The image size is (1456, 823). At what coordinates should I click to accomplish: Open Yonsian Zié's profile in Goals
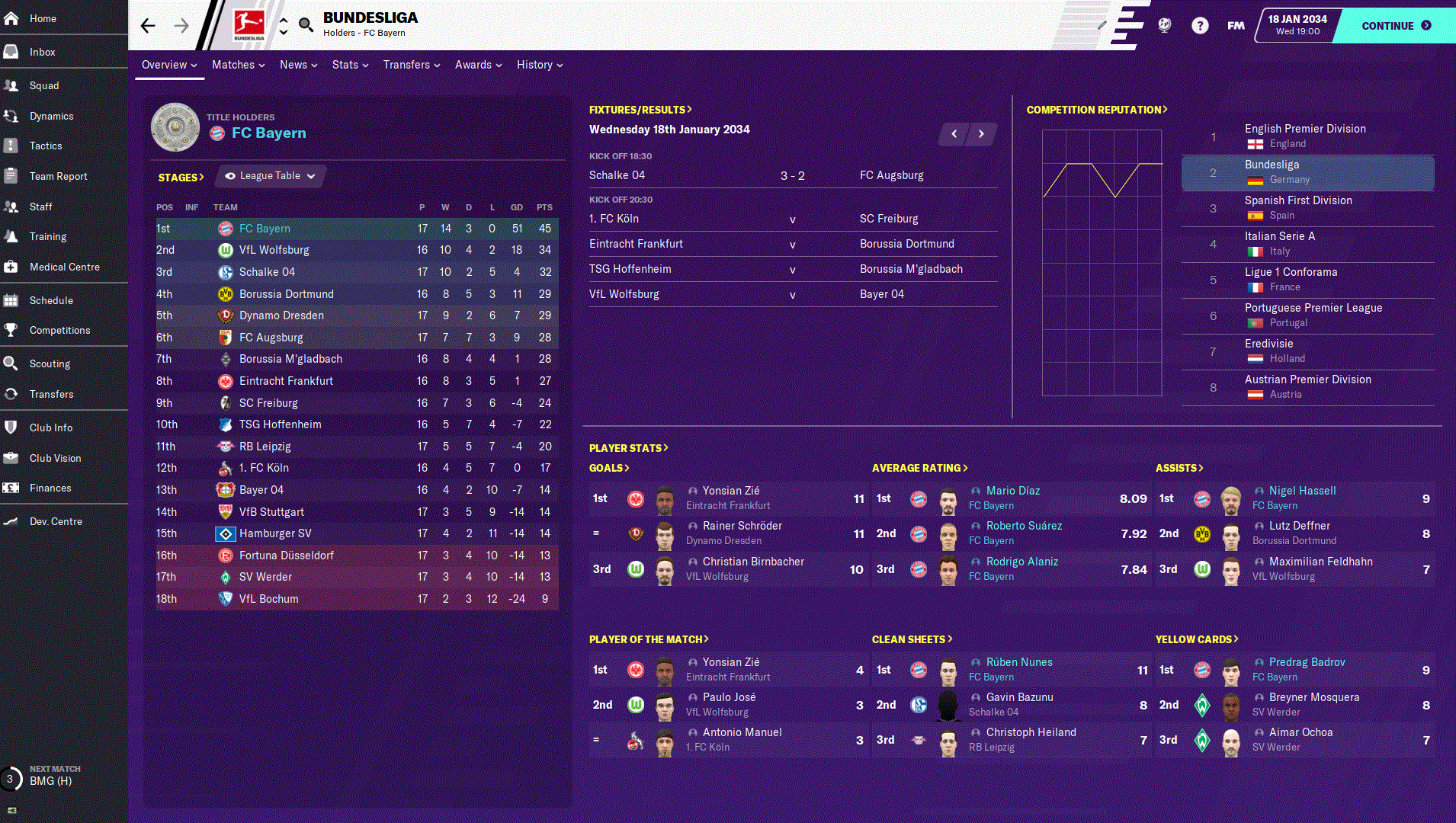[x=730, y=491]
